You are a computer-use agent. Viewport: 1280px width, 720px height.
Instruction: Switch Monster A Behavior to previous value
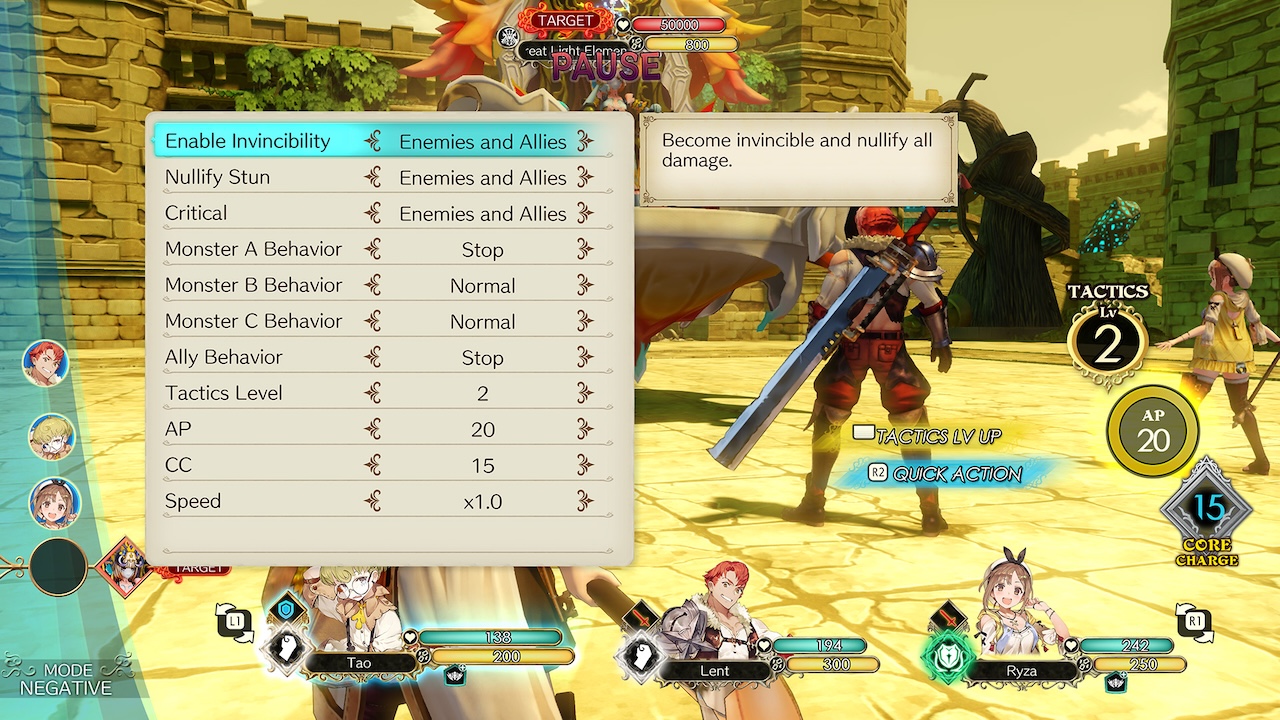(x=373, y=249)
